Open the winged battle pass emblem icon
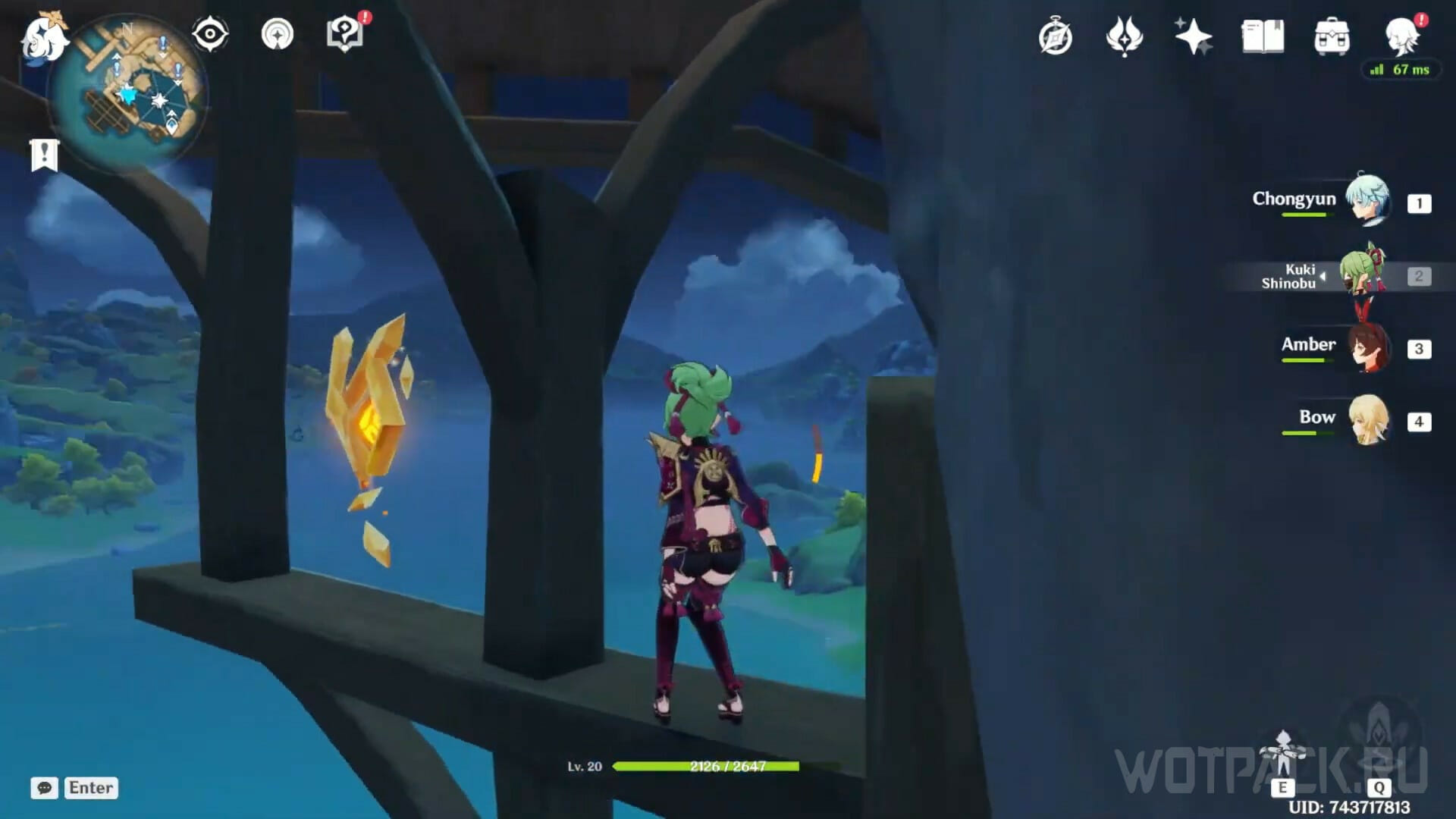 pyautogui.click(x=1125, y=36)
